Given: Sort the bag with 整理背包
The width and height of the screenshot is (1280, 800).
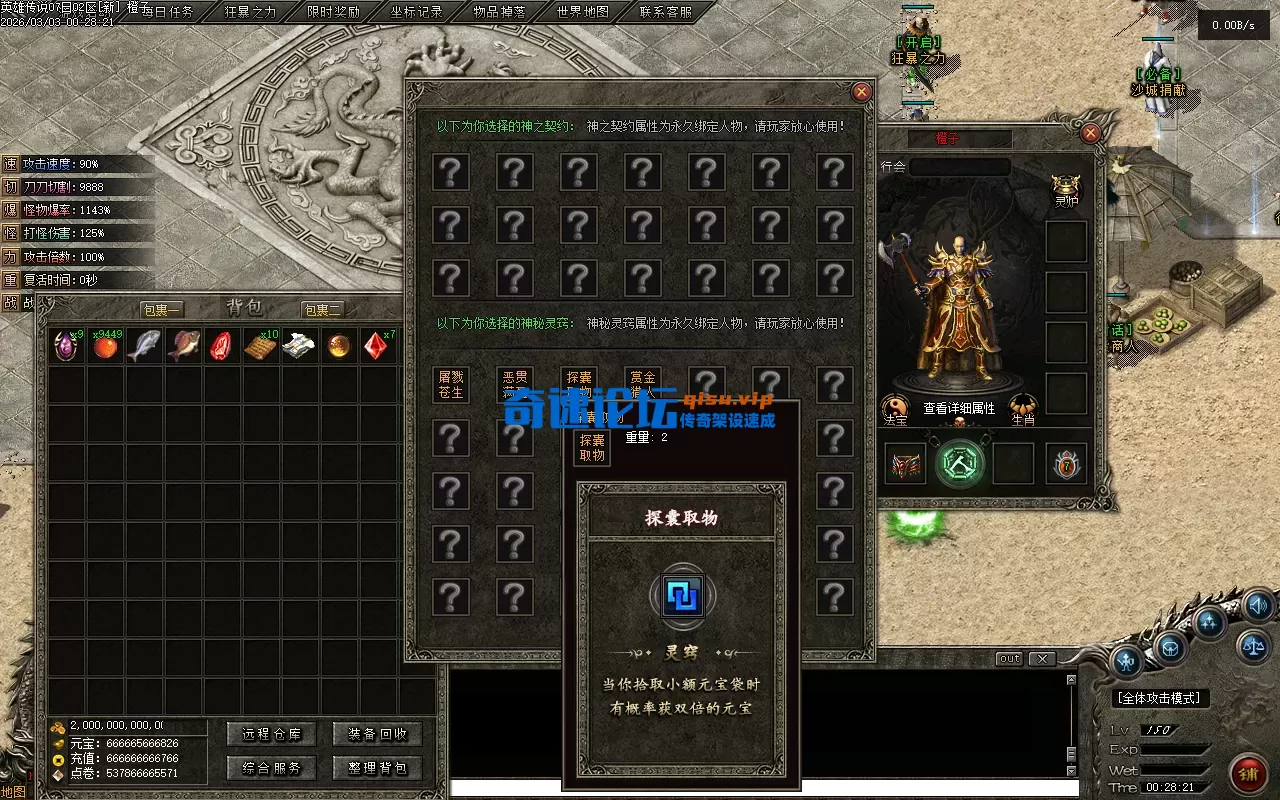Looking at the screenshot, I should 377,768.
